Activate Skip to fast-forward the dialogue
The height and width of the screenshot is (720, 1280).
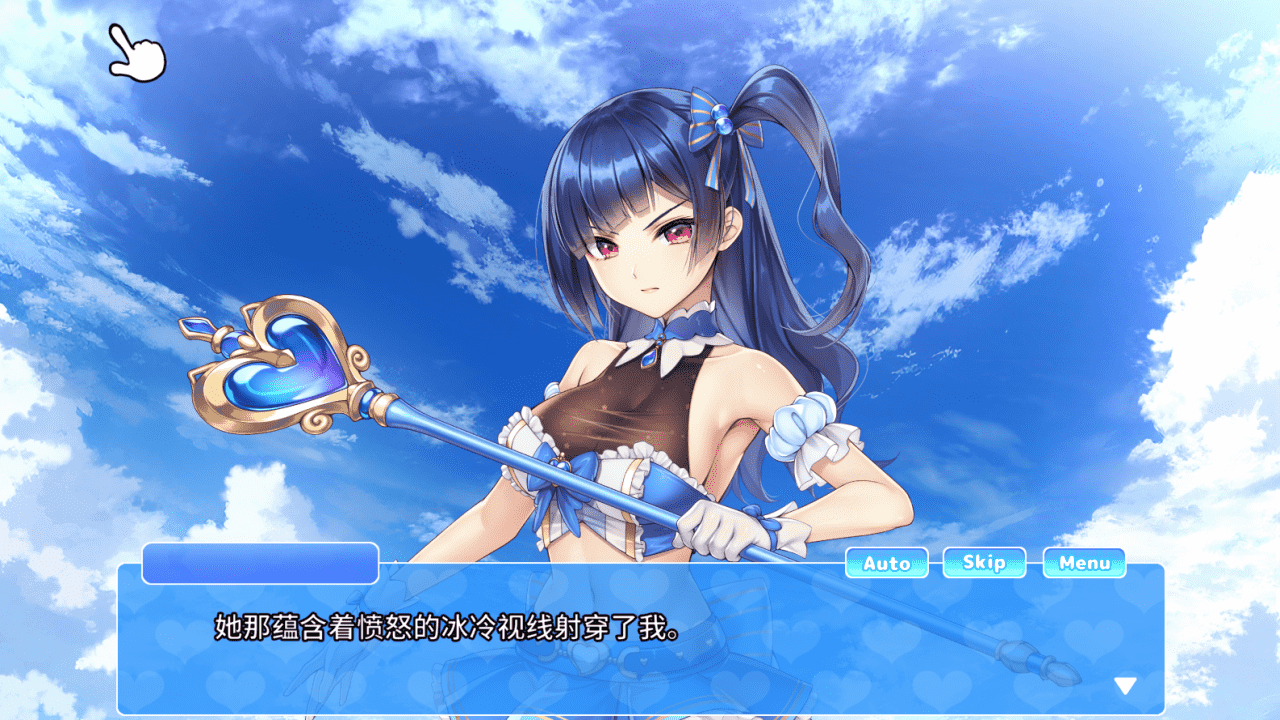[985, 563]
